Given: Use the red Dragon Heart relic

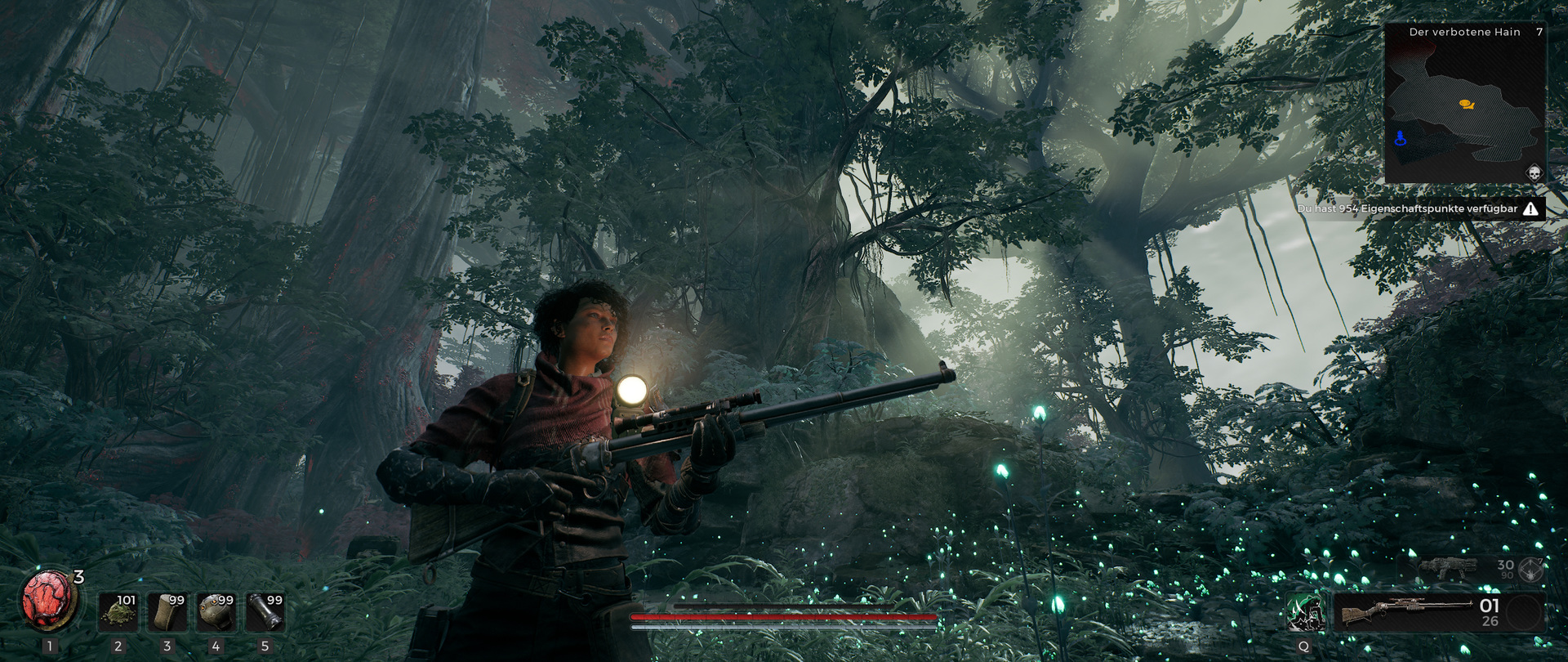Looking at the screenshot, I should click(x=49, y=601).
